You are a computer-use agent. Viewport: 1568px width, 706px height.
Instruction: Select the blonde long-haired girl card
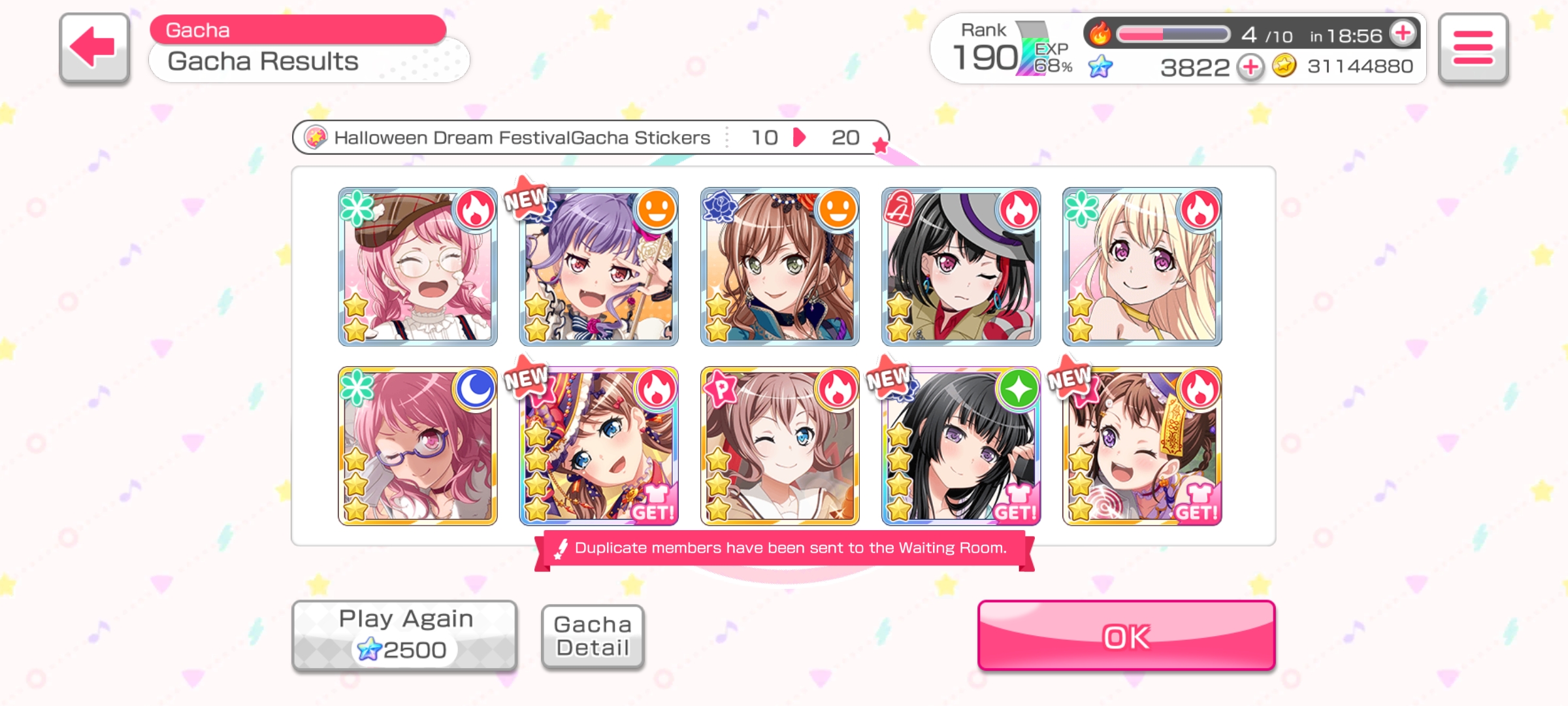point(1141,267)
